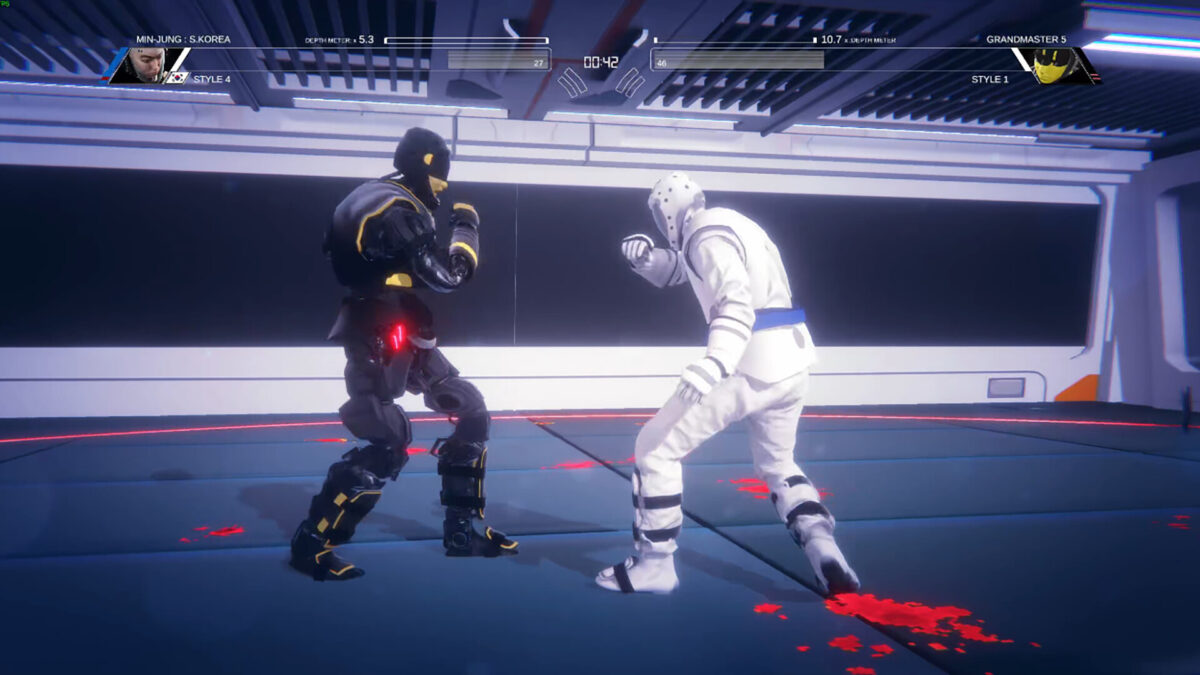Screen dimensions: 1200x675
Task: Click Grandmaster 5's yellow helmet portrait
Action: click(x=1053, y=65)
